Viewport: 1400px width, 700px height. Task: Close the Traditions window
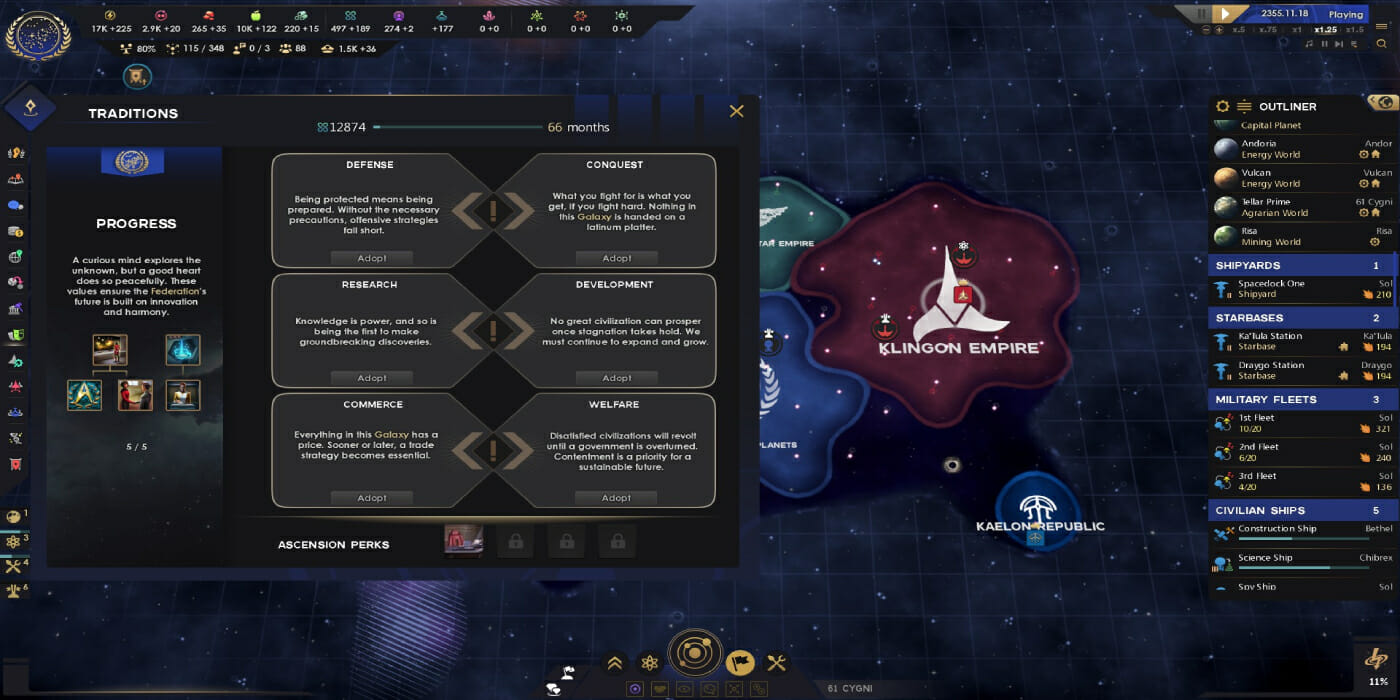pyautogui.click(x=737, y=111)
